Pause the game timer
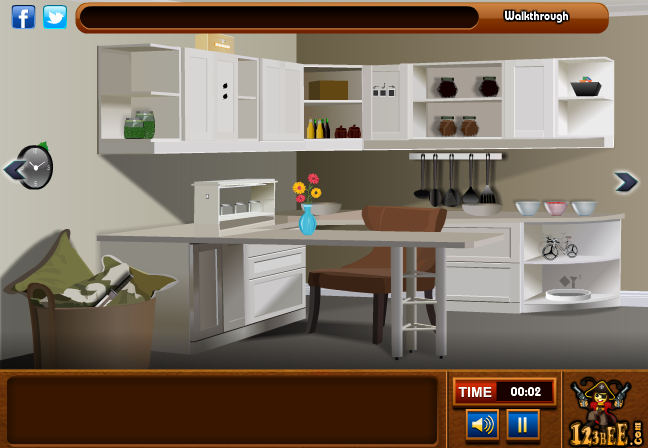Viewport: 648px width, 448px height. coord(522,424)
